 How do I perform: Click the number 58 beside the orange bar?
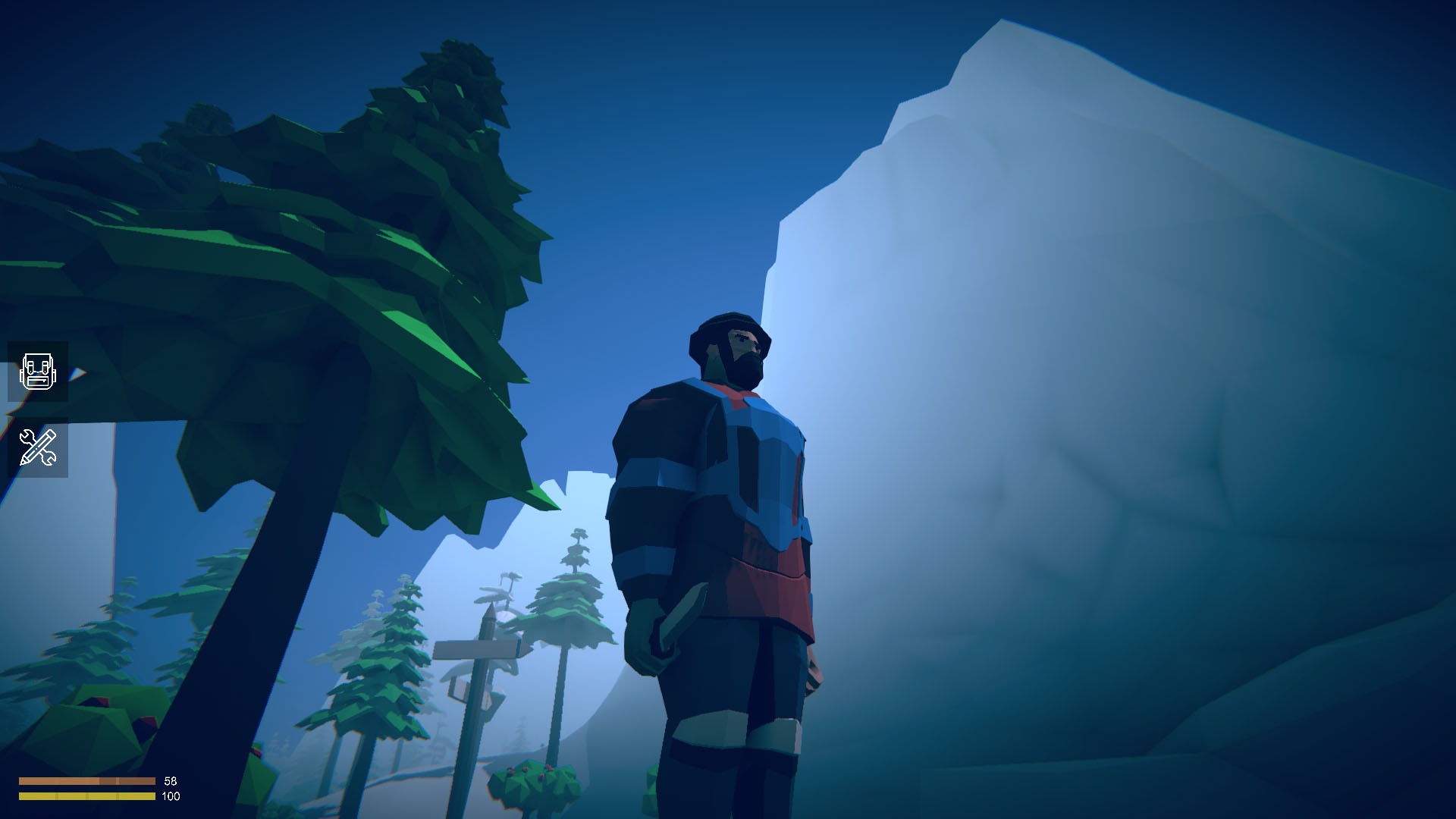click(170, 781)
